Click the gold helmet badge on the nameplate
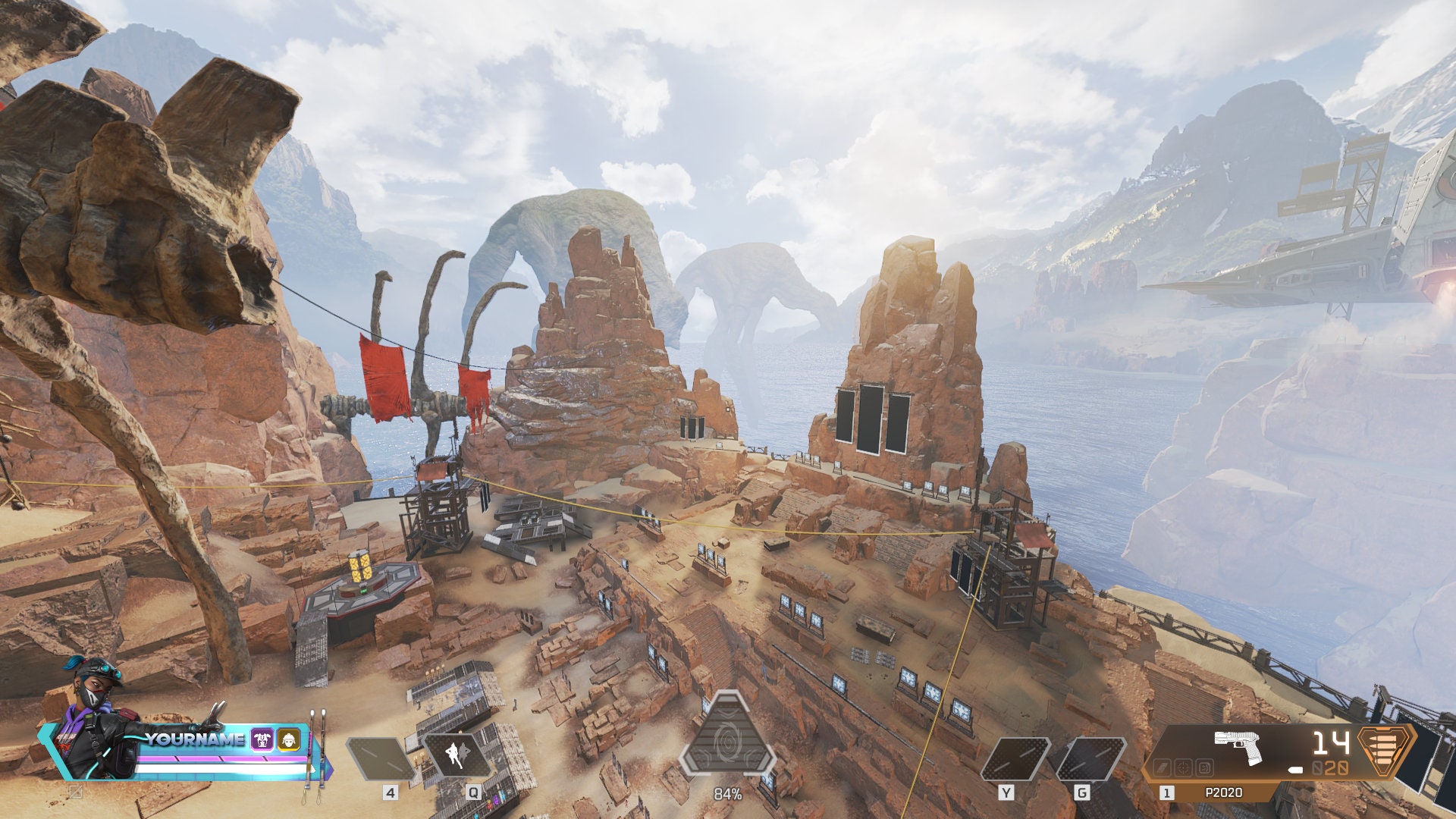Screen dimensions: 1456x819 click(288, 739)
